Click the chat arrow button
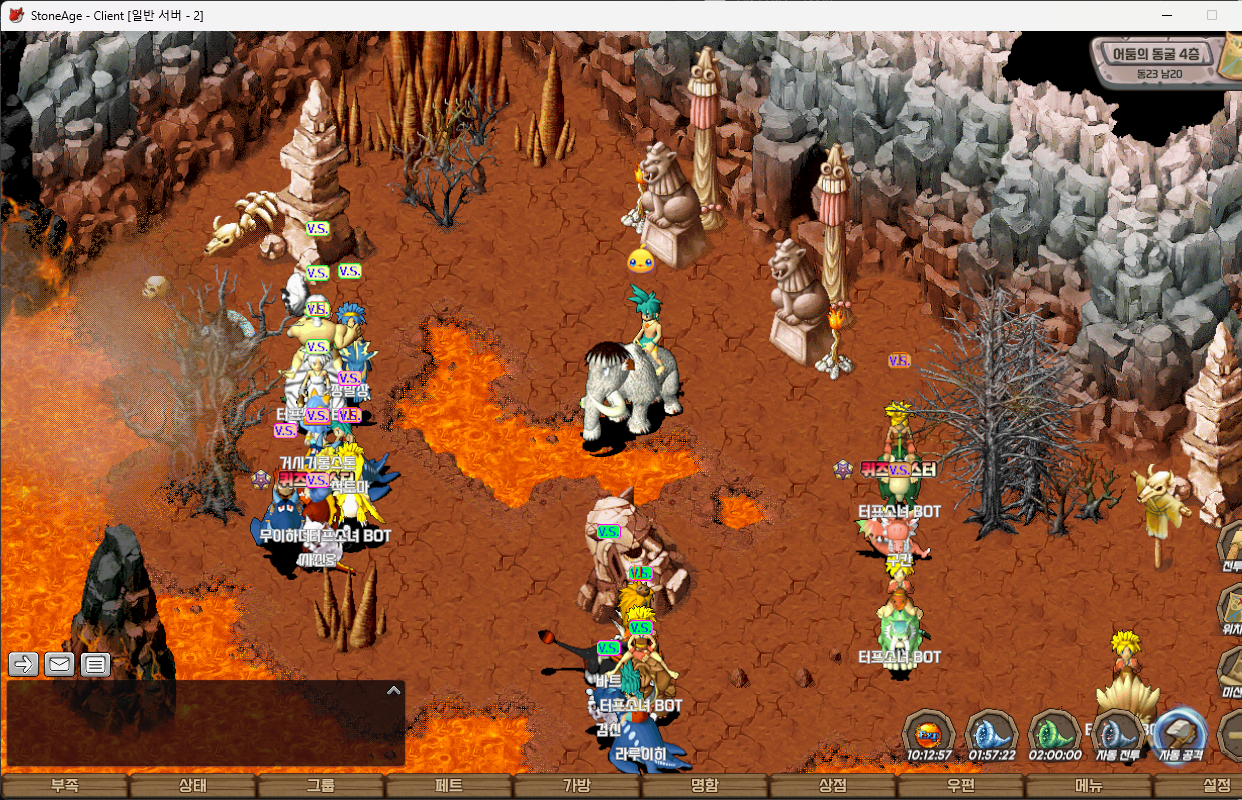Viewport: 1242px width, 800px height. (24, 663)
